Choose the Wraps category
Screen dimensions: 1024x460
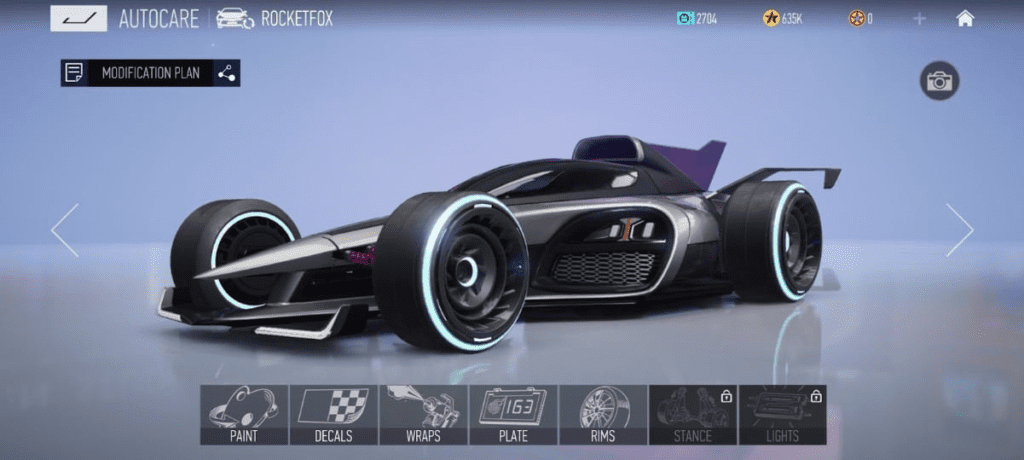coord(424,414)
